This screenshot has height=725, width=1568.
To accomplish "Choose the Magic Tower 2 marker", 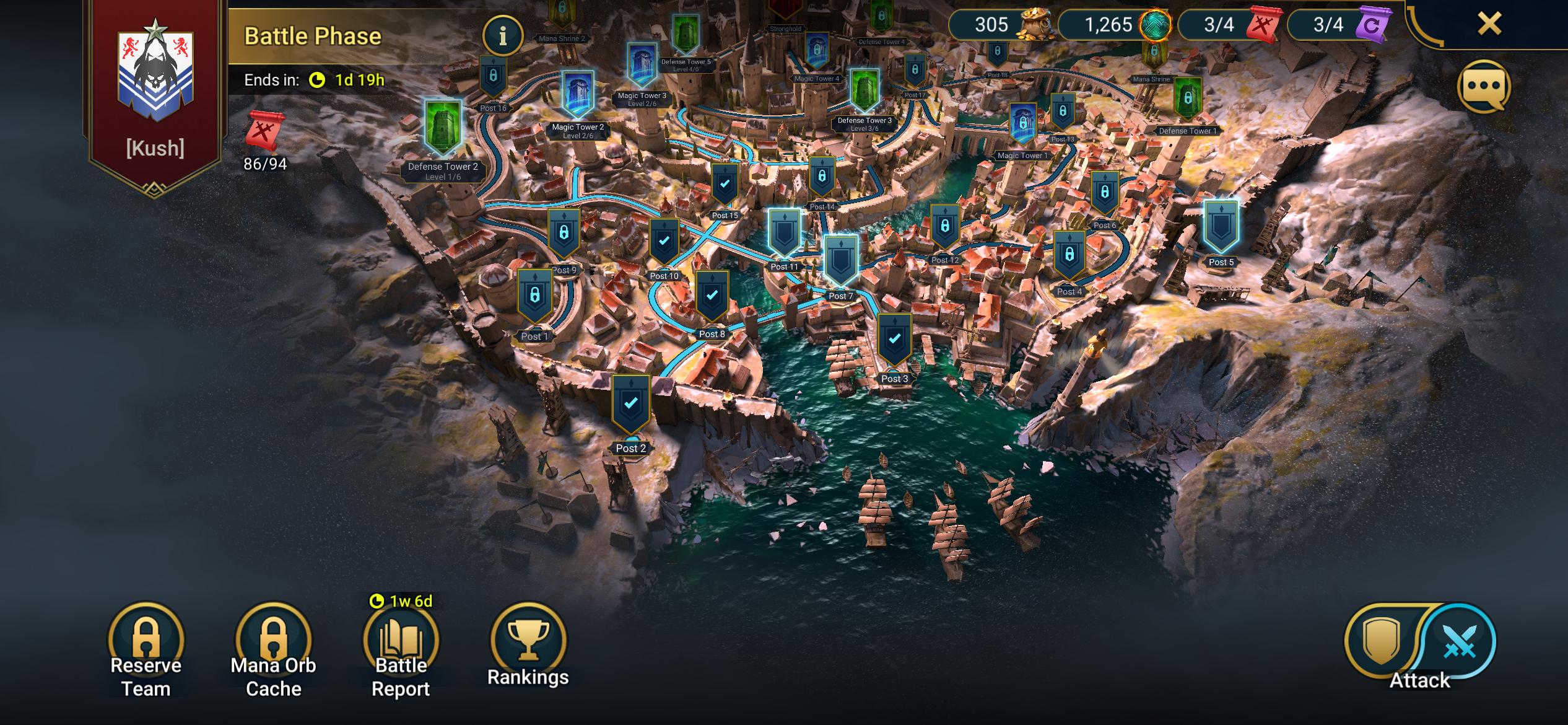I will tap(578, 95).
